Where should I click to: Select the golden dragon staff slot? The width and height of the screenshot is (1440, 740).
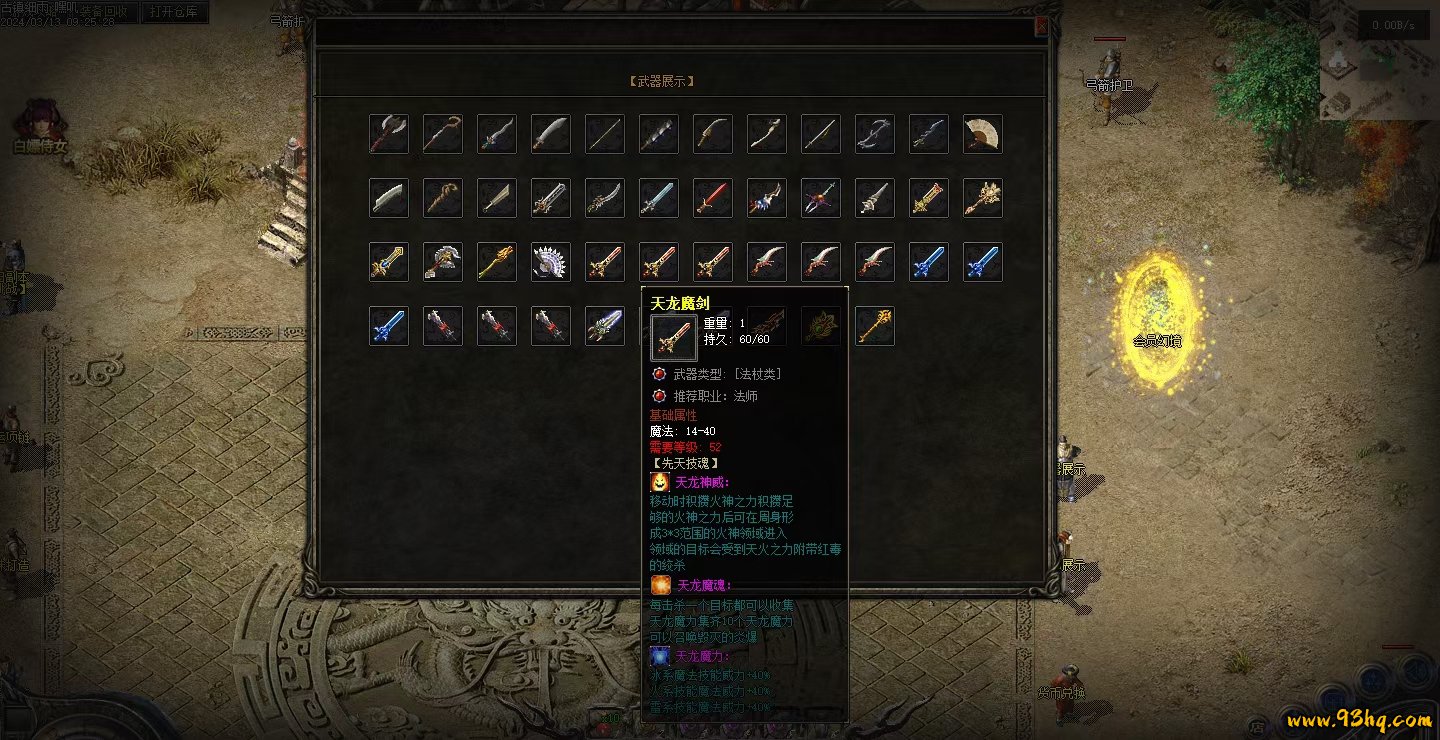tap(497, 262)
